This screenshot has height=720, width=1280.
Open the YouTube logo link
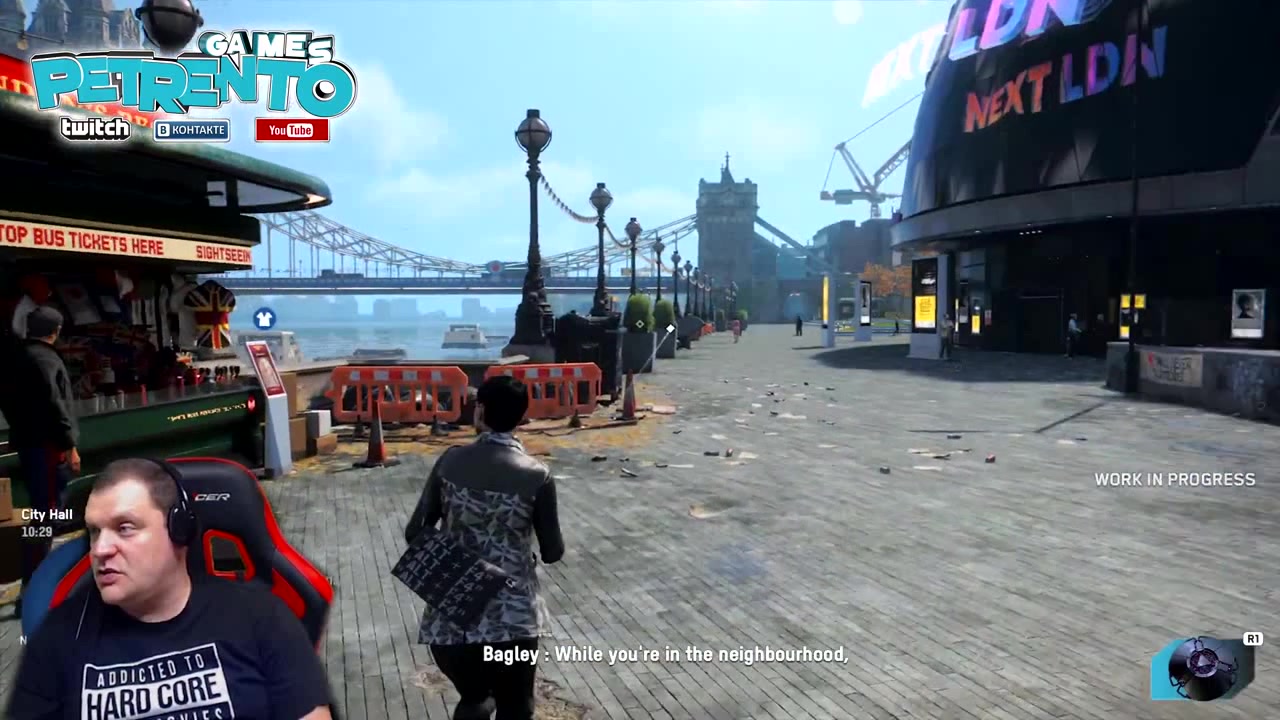(x=291, y=130)
